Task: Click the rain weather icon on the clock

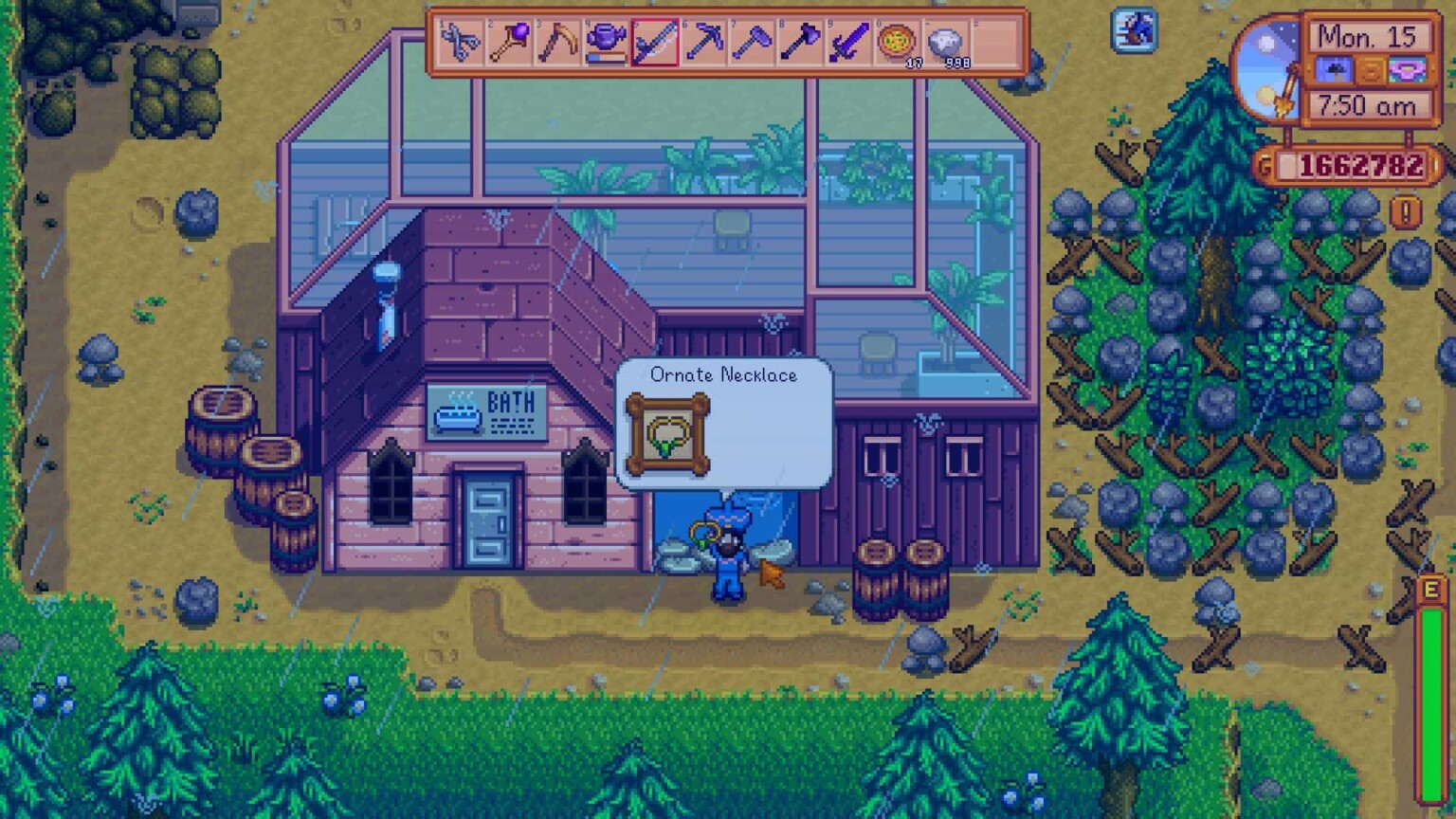Action: 1334,70
